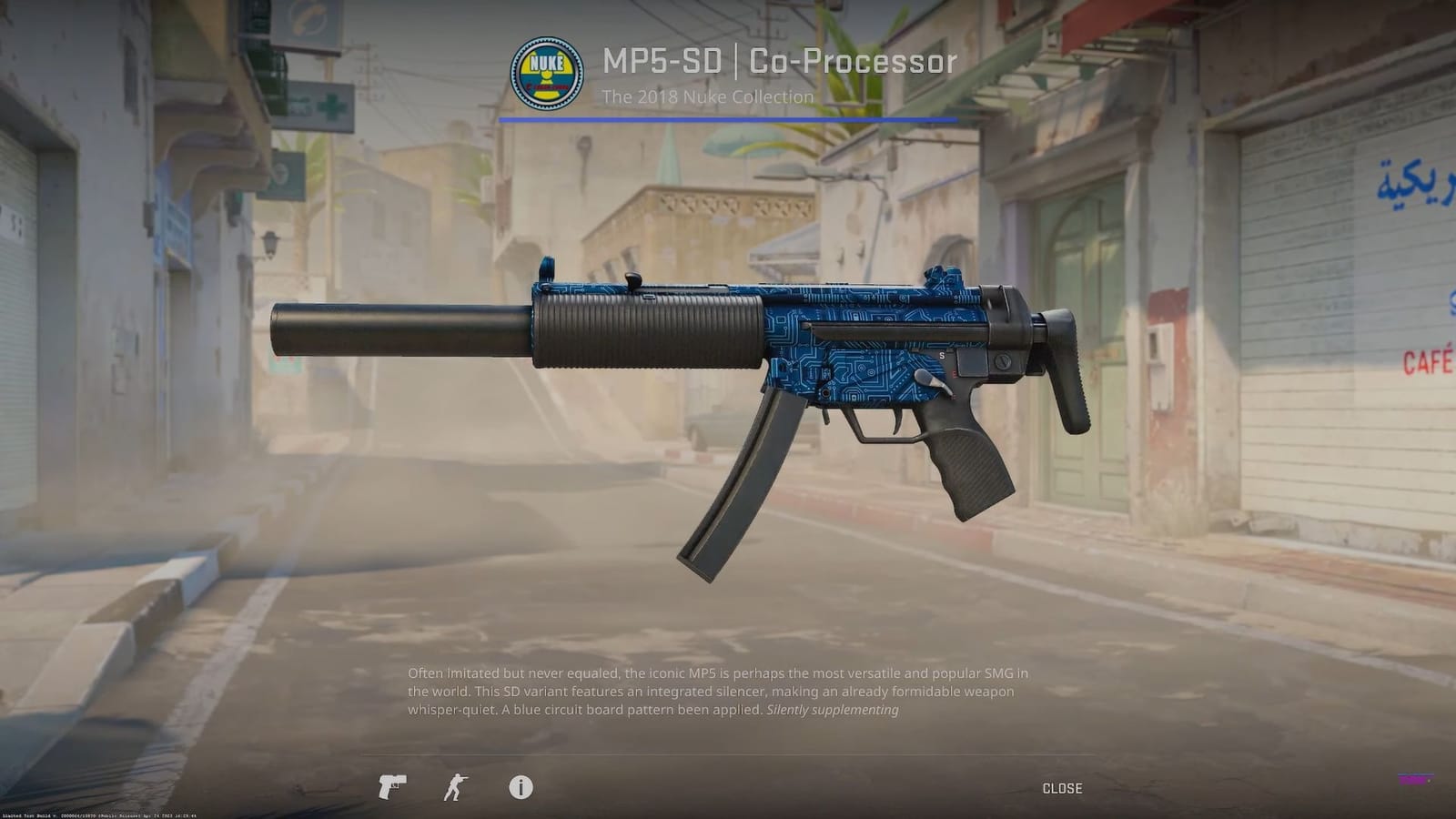Click the MP5-SD Co-Processor title

click(778, 61)
